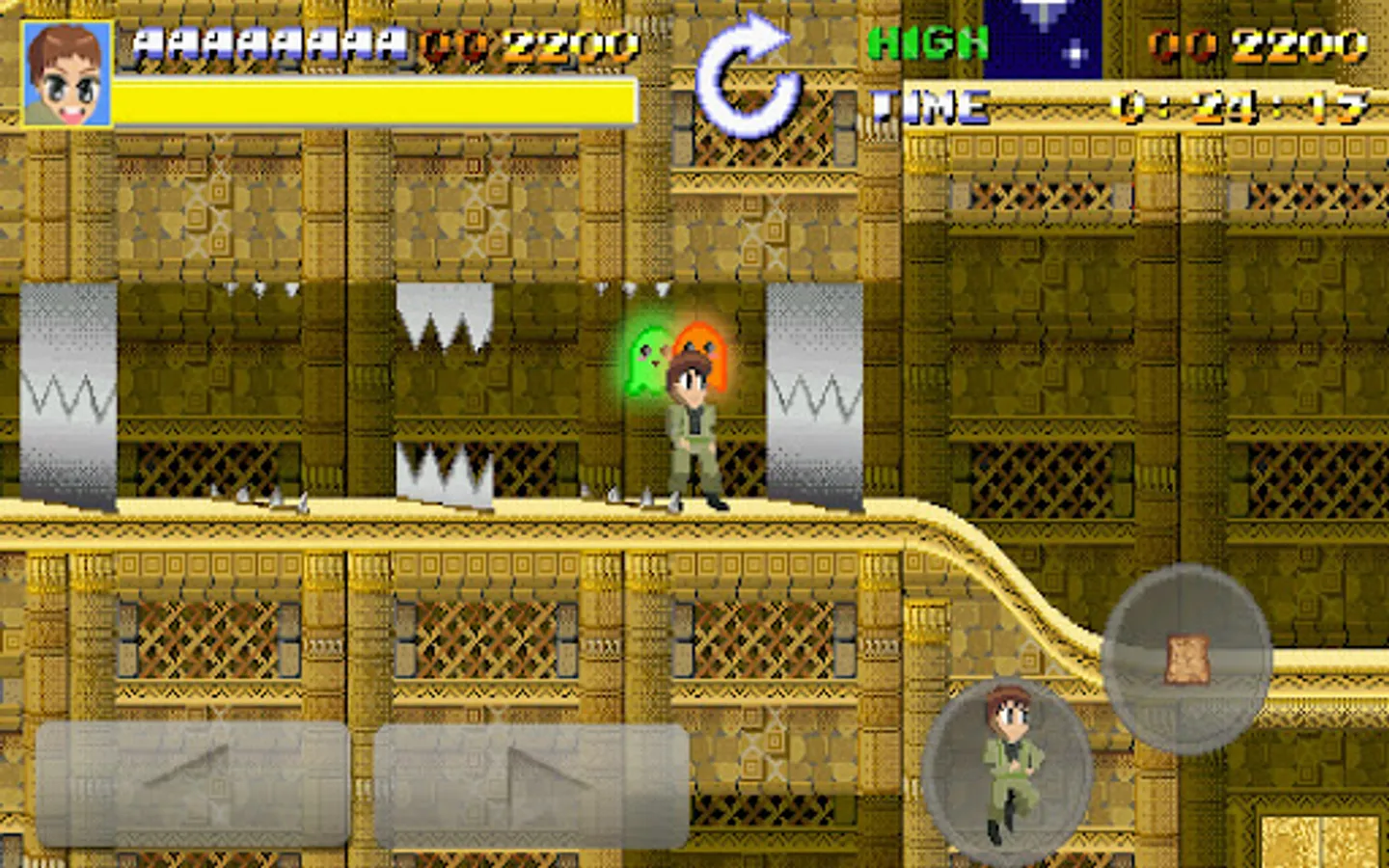Click the TIME display reading 0:24:17
This screenshot has width=1389, height=868.
(x=1244, y=104)
